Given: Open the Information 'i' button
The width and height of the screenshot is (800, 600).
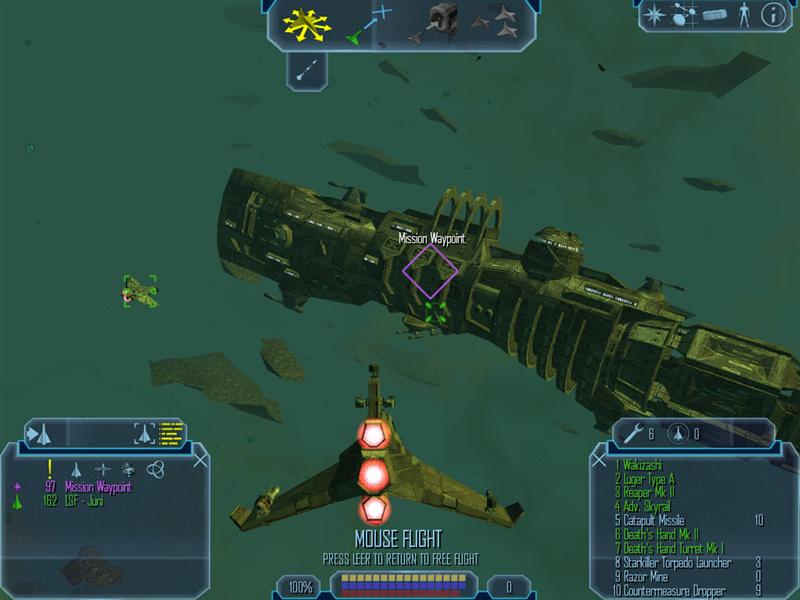Looking at the screenshot, I should click(772, 14).
